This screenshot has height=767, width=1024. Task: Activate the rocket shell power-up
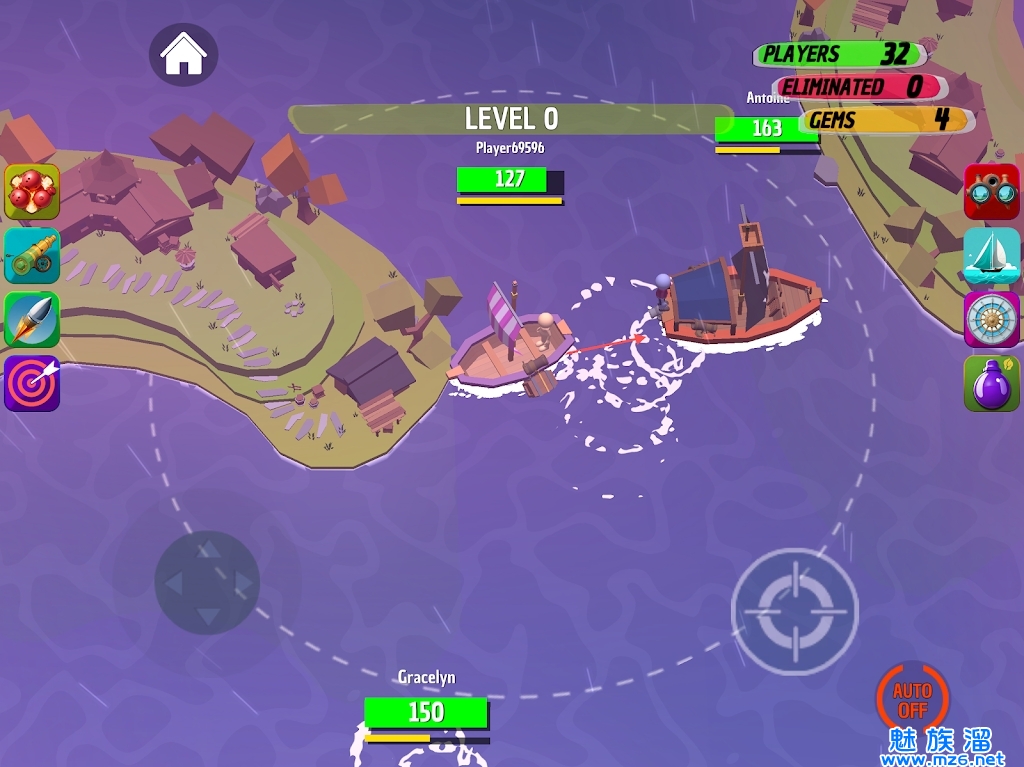[32, 319]
